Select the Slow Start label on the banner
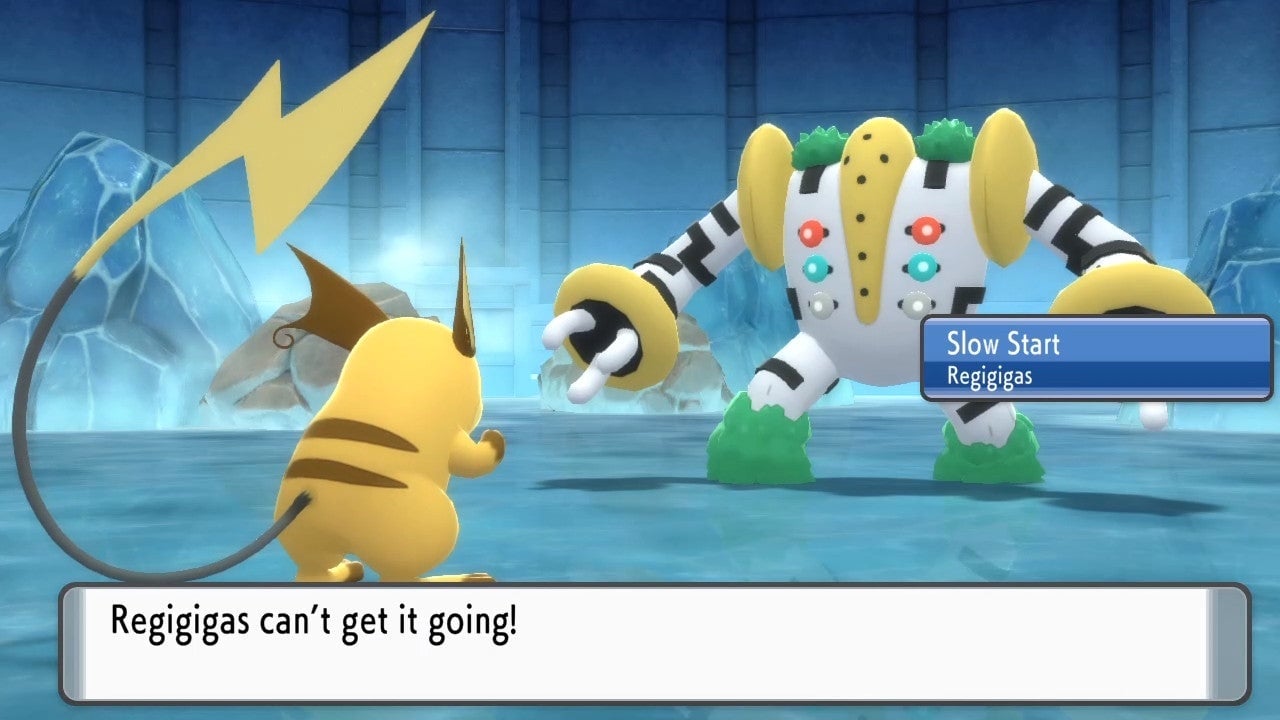Screen dimensions: 1280x720 tap(1003, 345)
